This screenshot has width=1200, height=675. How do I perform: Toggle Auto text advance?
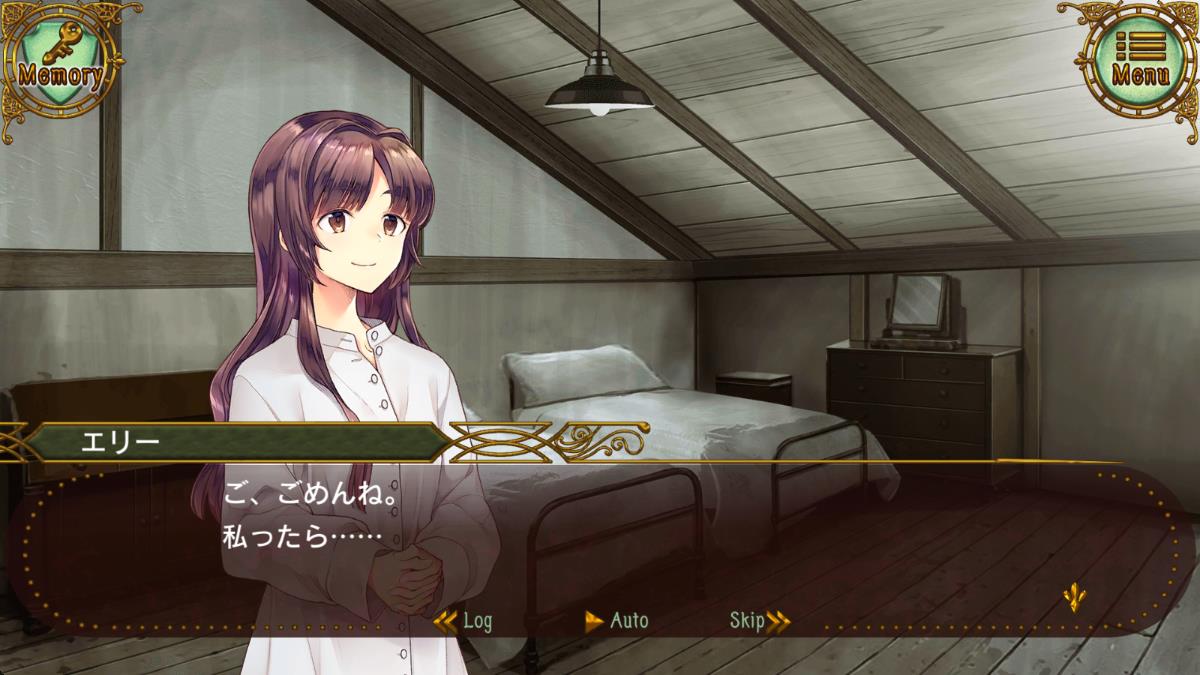click(x=617, y=621)
